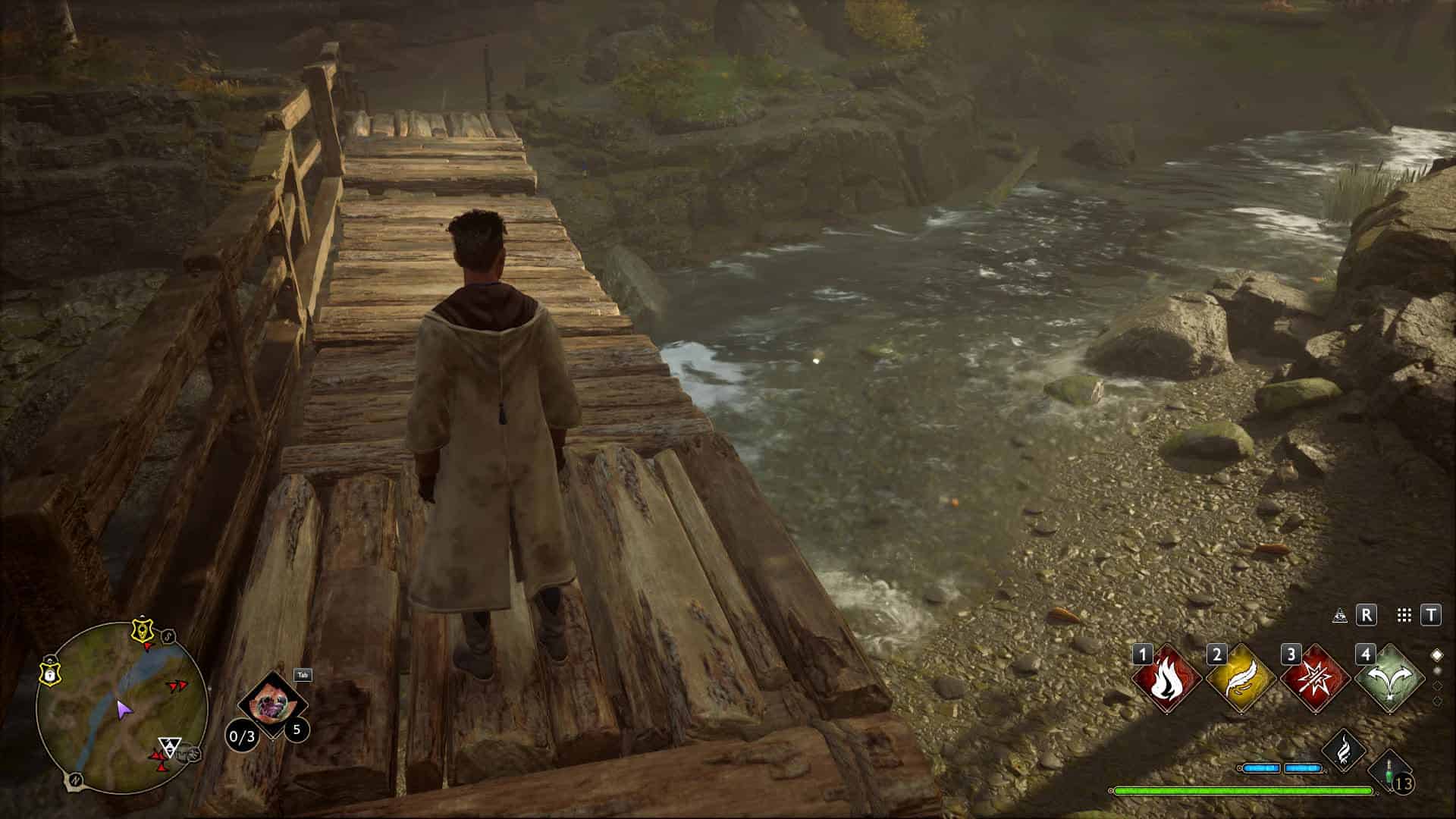Select the yellow feather Levioso spell

pyautogui.click(x=1241, y=679)
